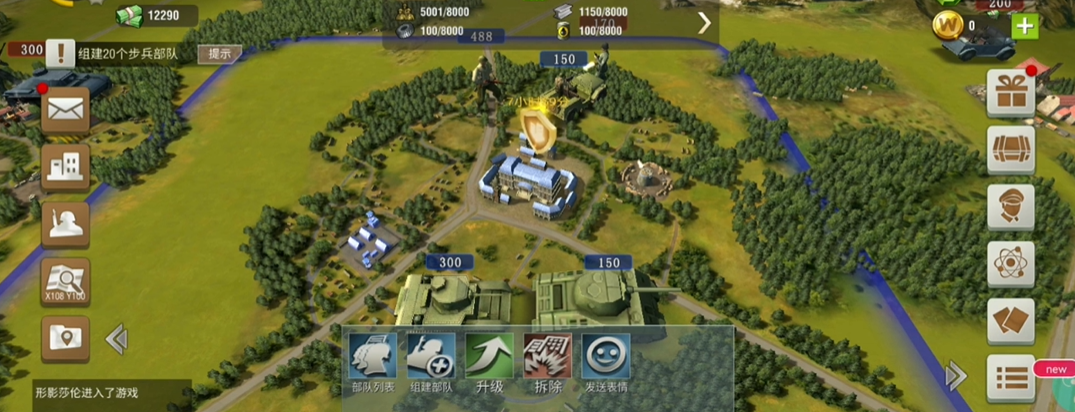Collapse the left side icon panel

116,340
